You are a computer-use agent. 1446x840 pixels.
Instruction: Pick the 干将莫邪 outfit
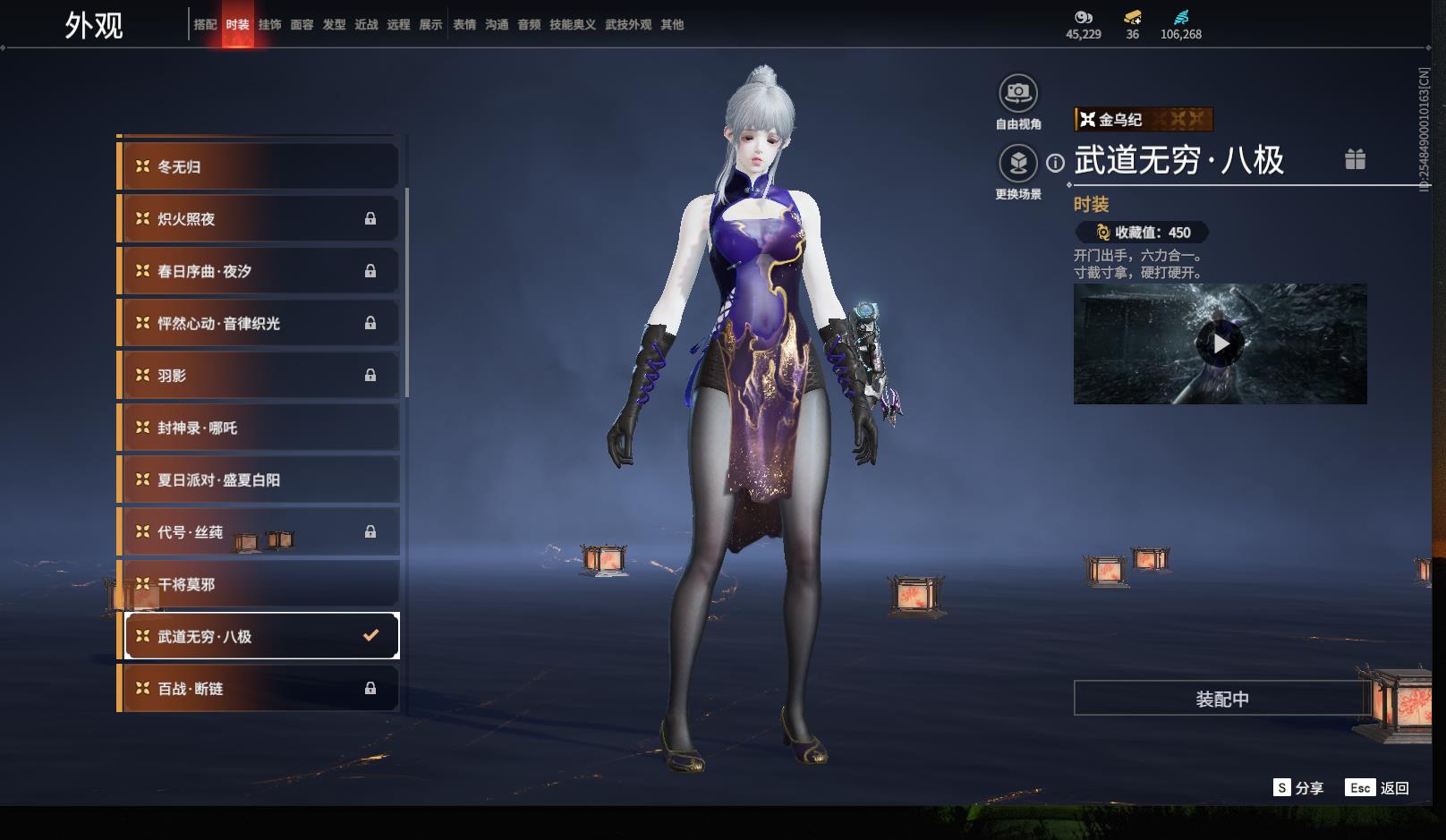click(x=259, y=584)
